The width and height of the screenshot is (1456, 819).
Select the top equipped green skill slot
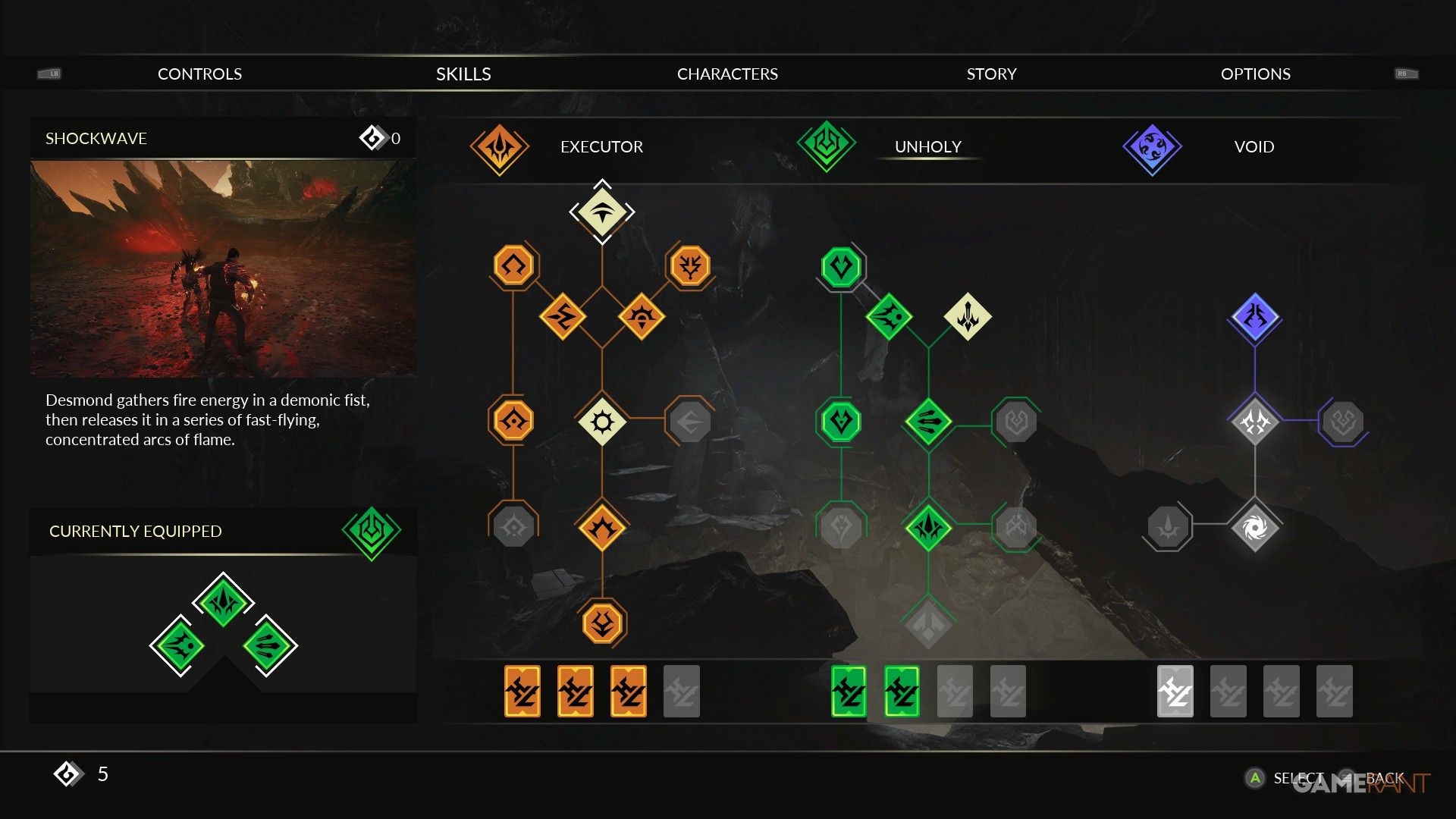click(x=223, y=602)
